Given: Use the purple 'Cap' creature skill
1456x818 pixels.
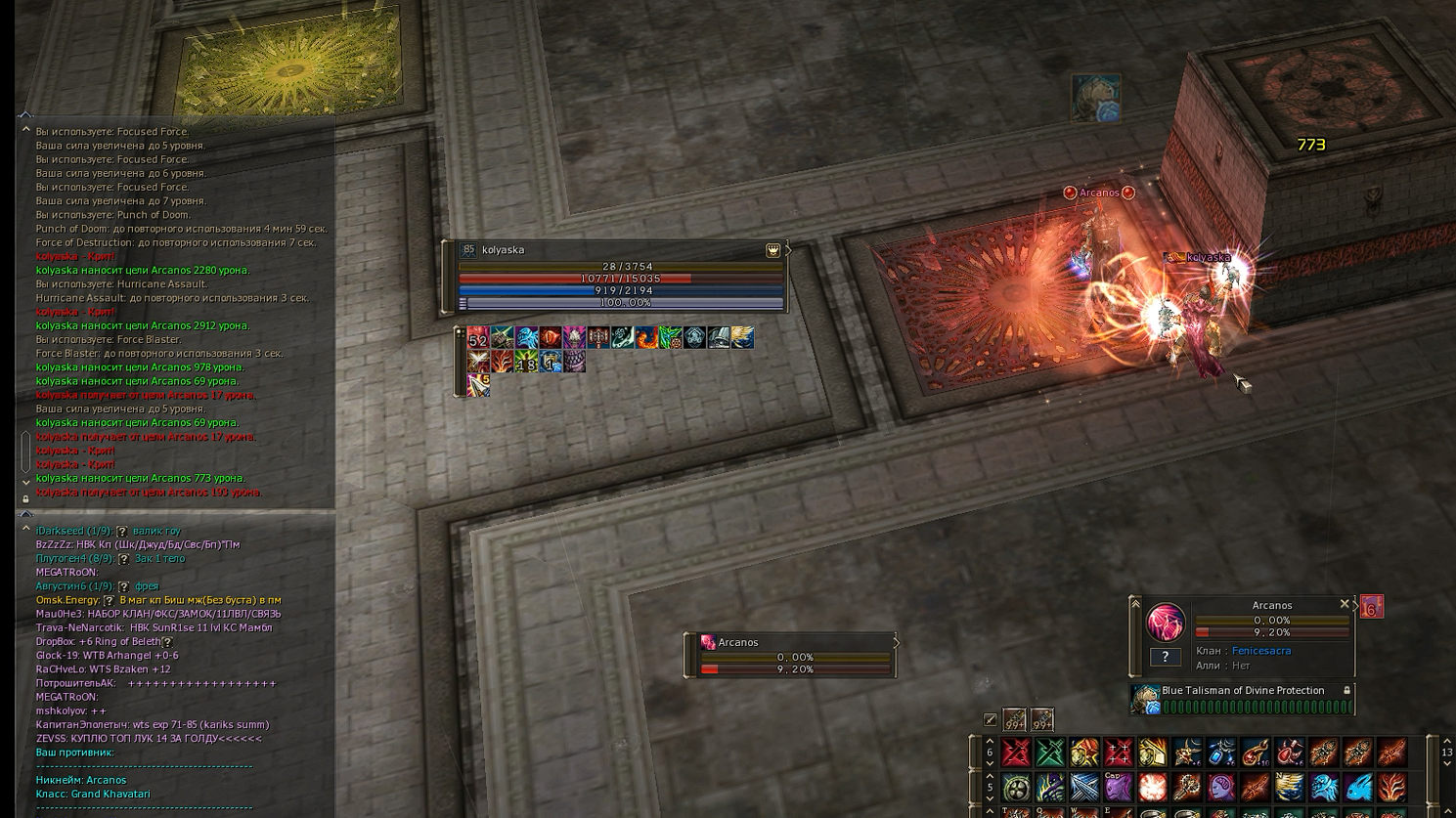Looking at the screenshot, I should pyautogui.click(x=1119, y=787).
